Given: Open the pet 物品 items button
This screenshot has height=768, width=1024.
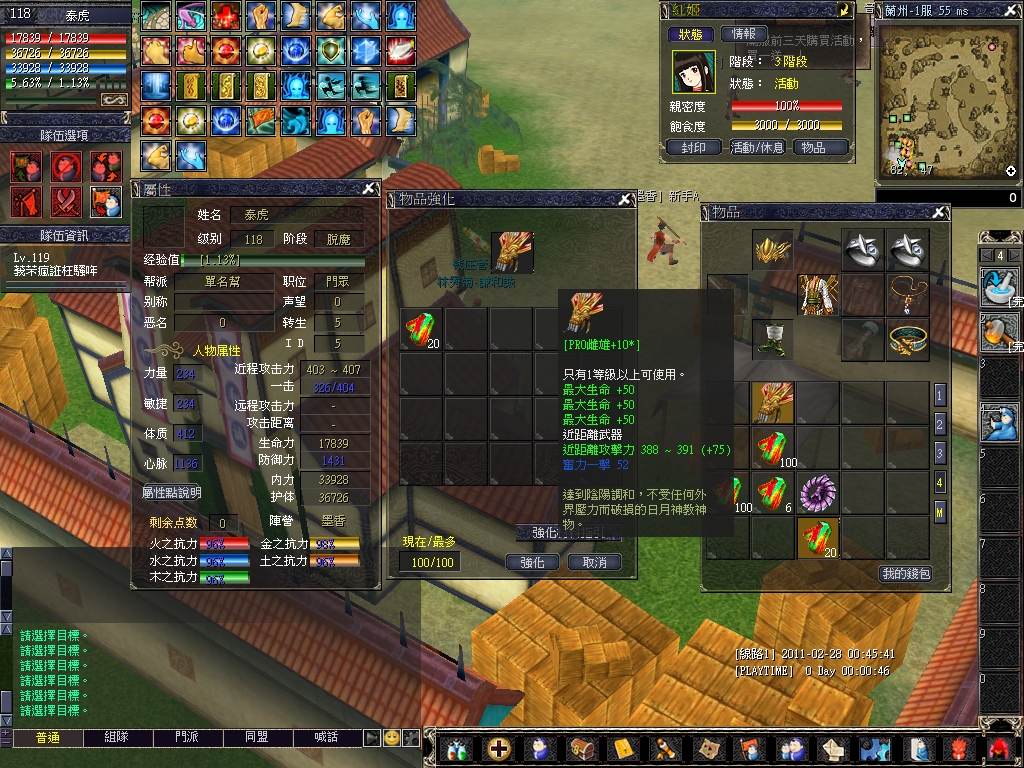Looking at the screenshot, I should pos(820,147).
